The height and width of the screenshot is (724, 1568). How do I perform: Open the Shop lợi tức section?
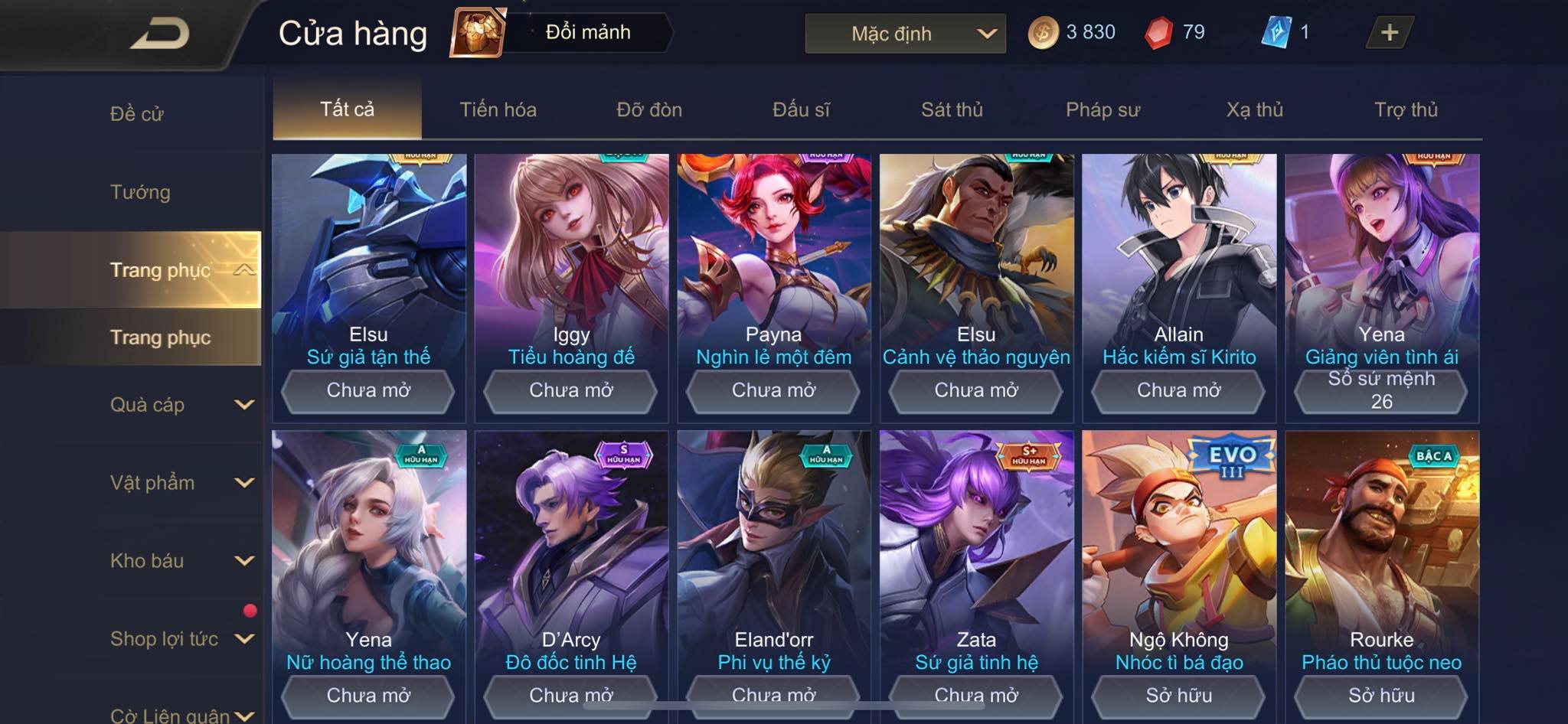coord(180,639)
